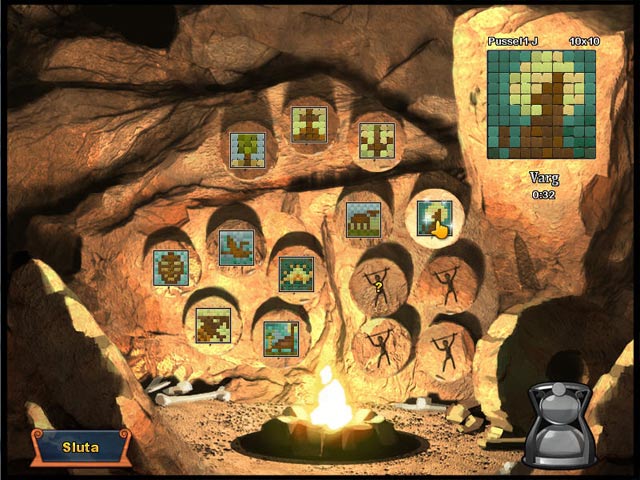640x480 pixels.
Task: Pick the brown beast on tan puzzle
Action: [213, 325]
